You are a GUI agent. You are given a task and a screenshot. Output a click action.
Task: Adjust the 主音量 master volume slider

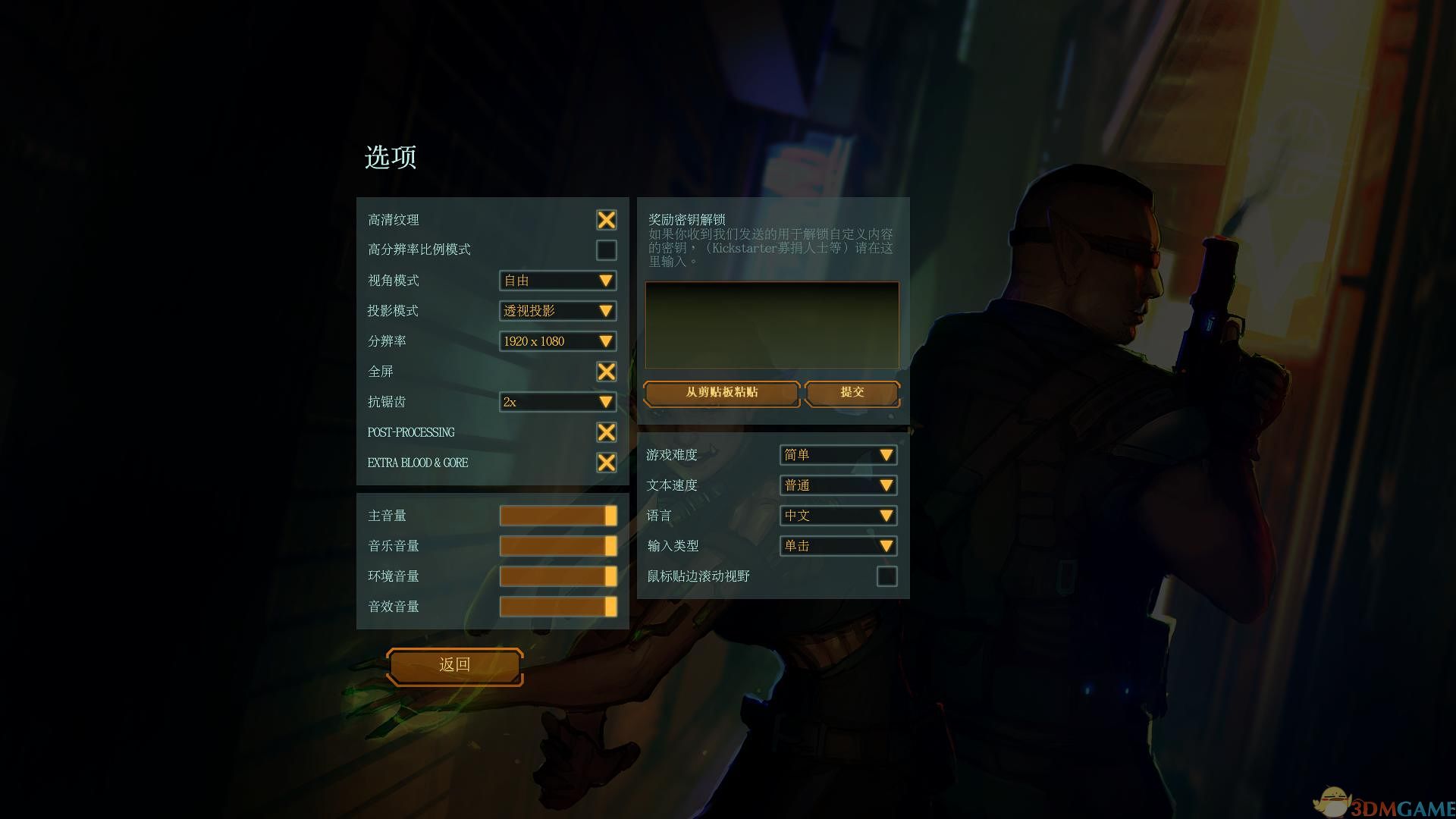coord(557,515)
